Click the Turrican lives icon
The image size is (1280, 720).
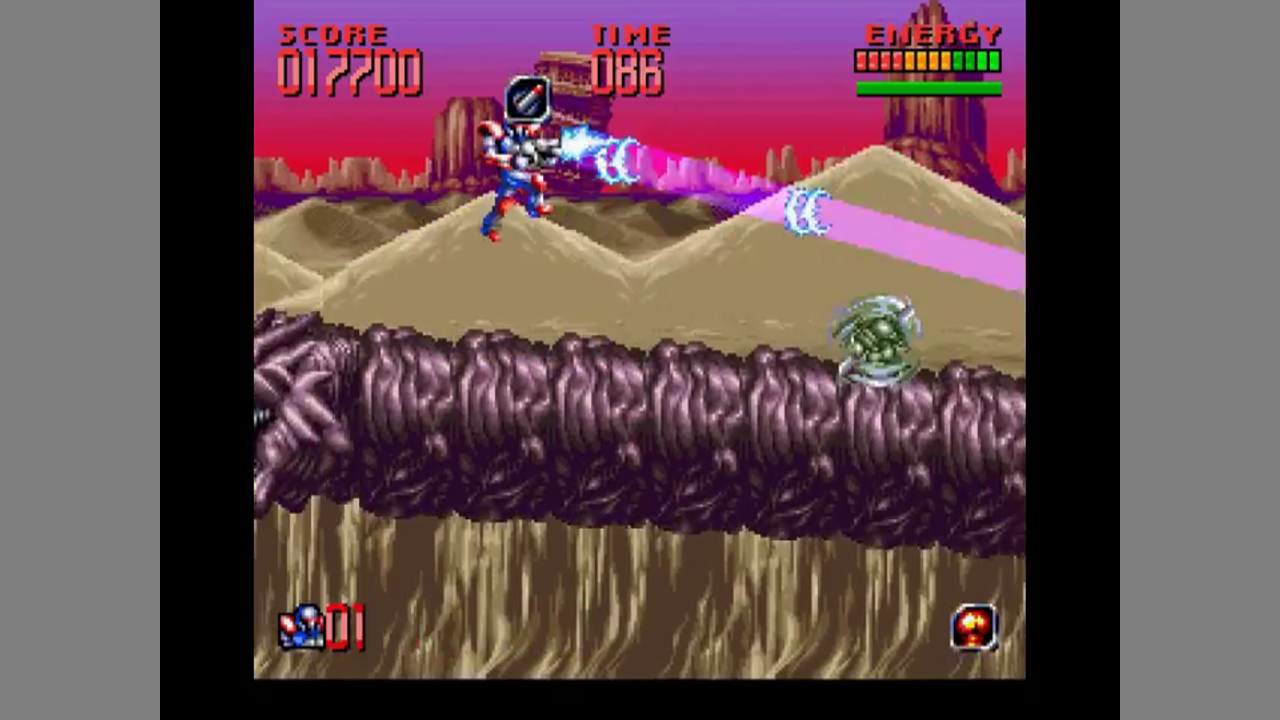pyautogui.click(x=300, y=627)
